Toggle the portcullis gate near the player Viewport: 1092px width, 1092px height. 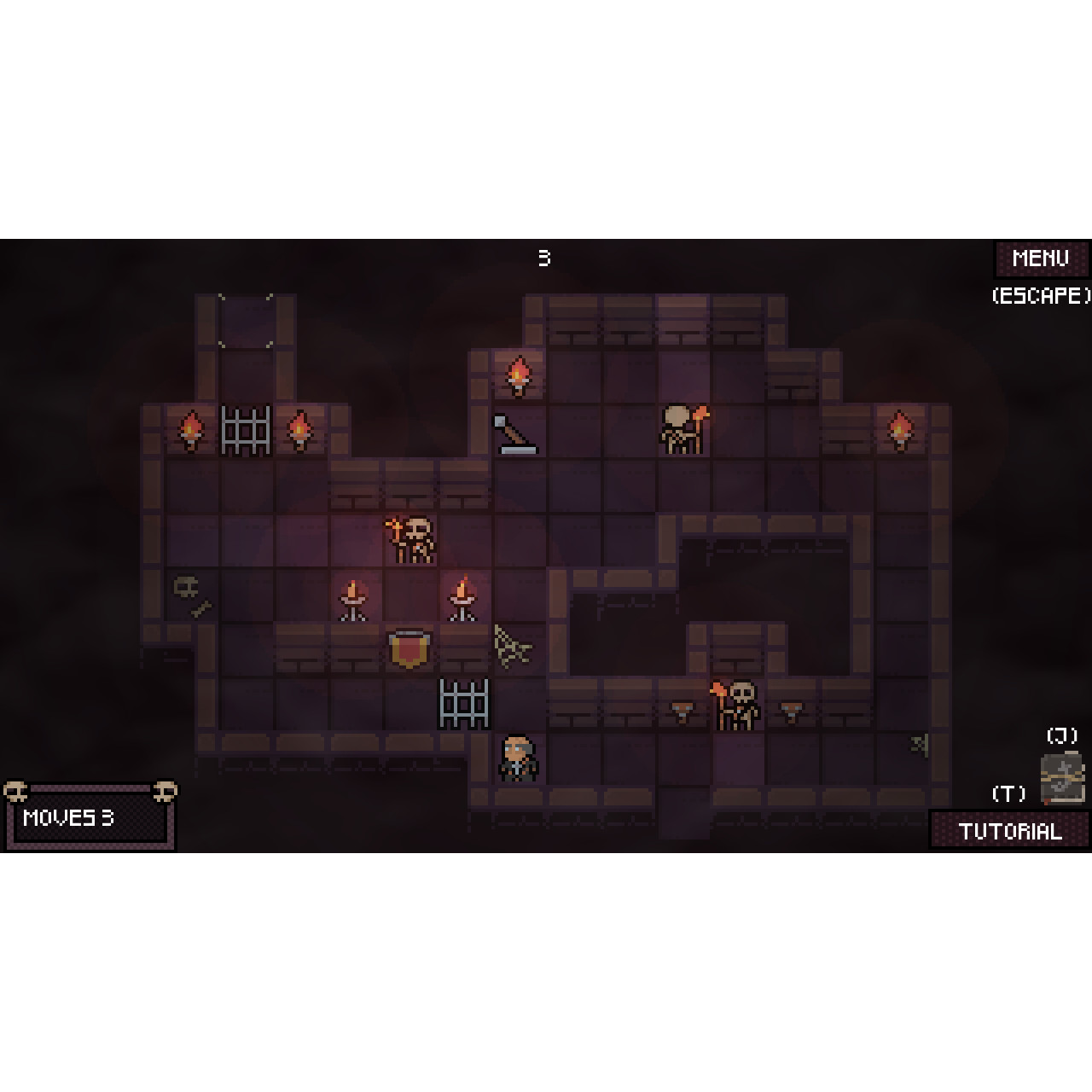[x=465, y=704]
